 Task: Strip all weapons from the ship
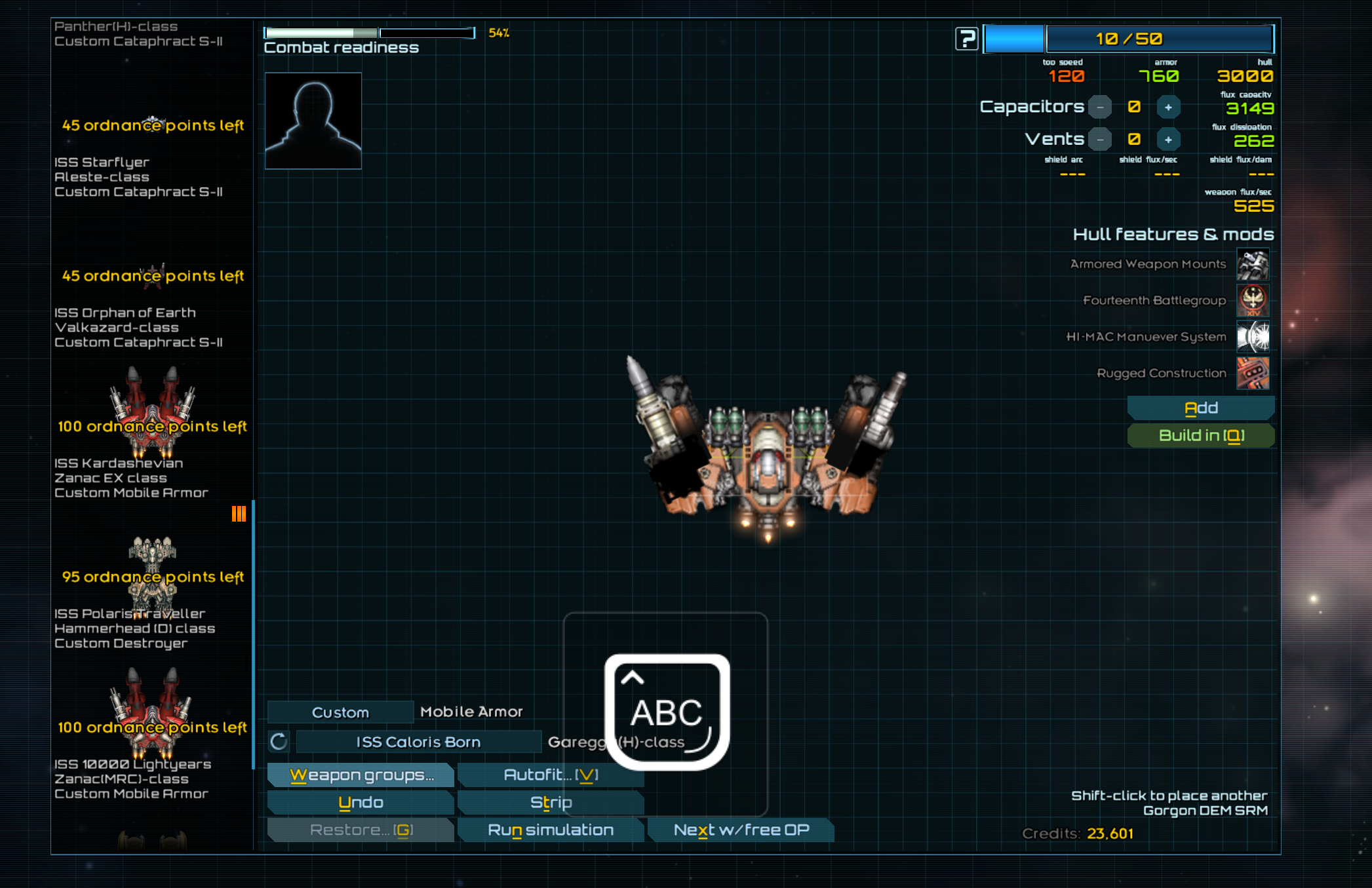point(551,802)
